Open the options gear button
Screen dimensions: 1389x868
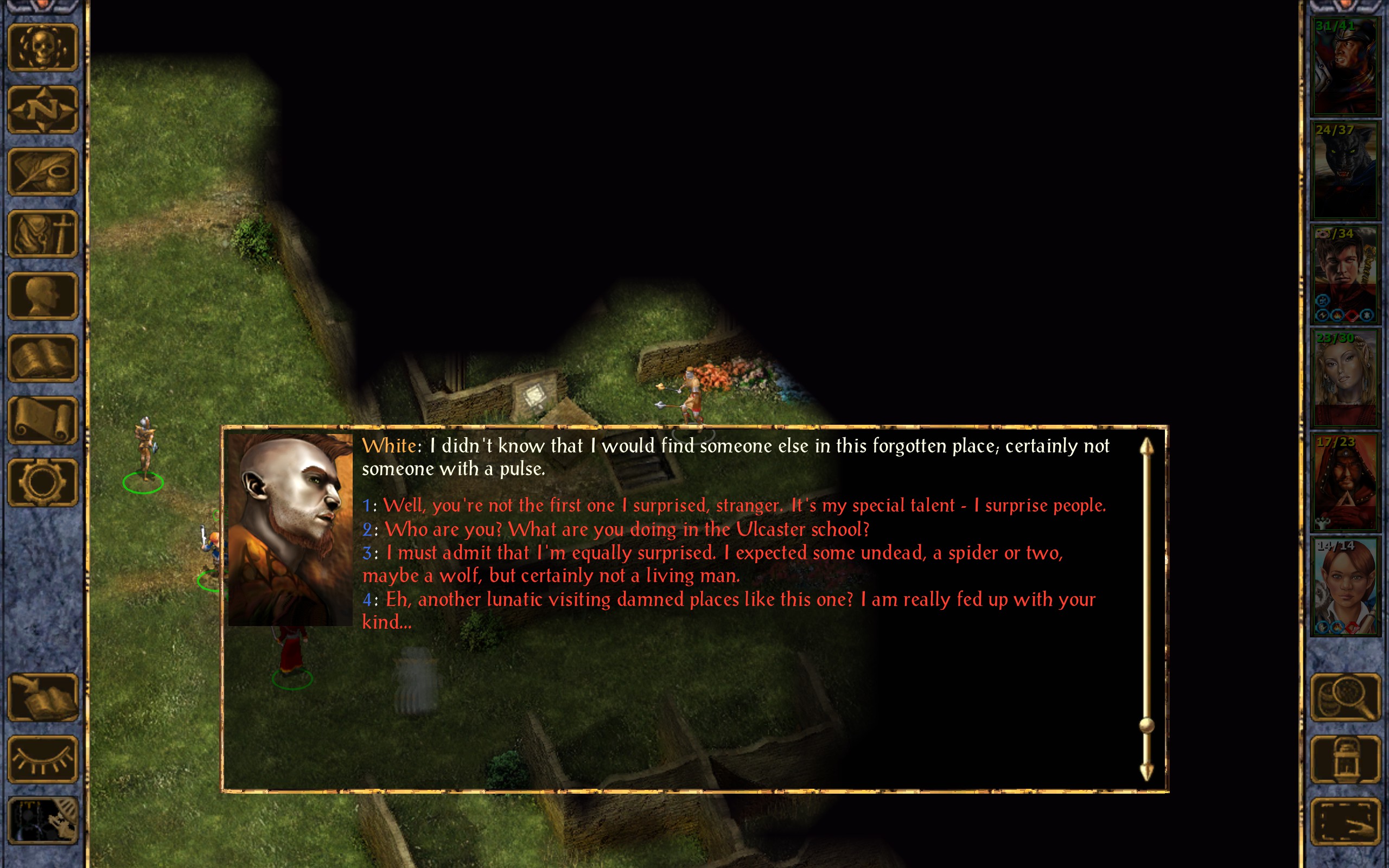(x=42, y=482)
